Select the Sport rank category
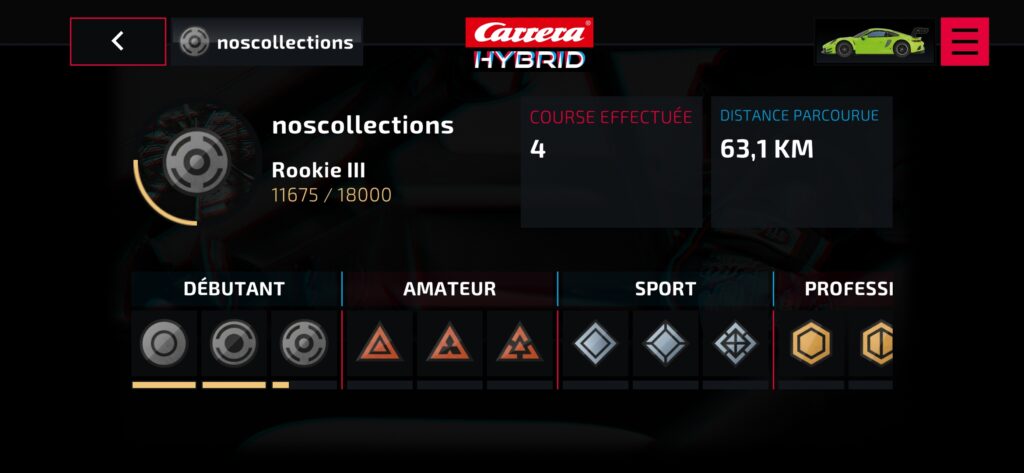 tap(665, 289)
